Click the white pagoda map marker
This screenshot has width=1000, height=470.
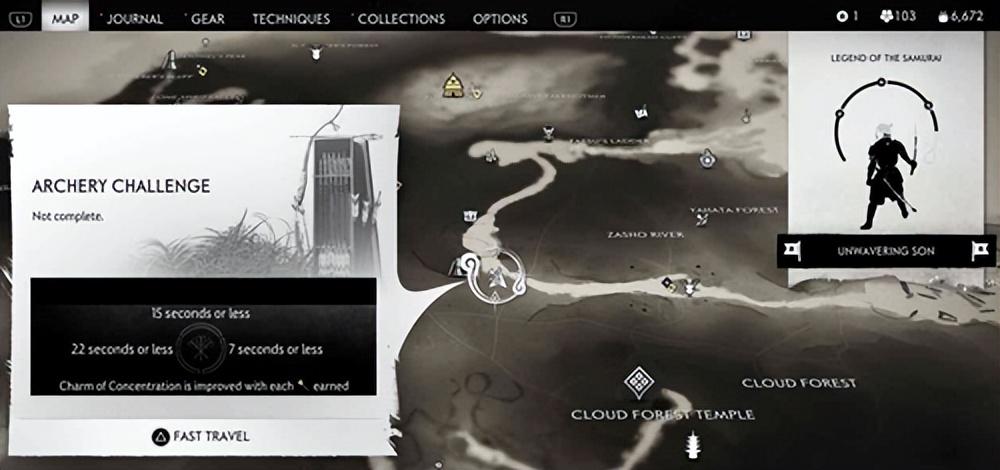coord(691,443)
